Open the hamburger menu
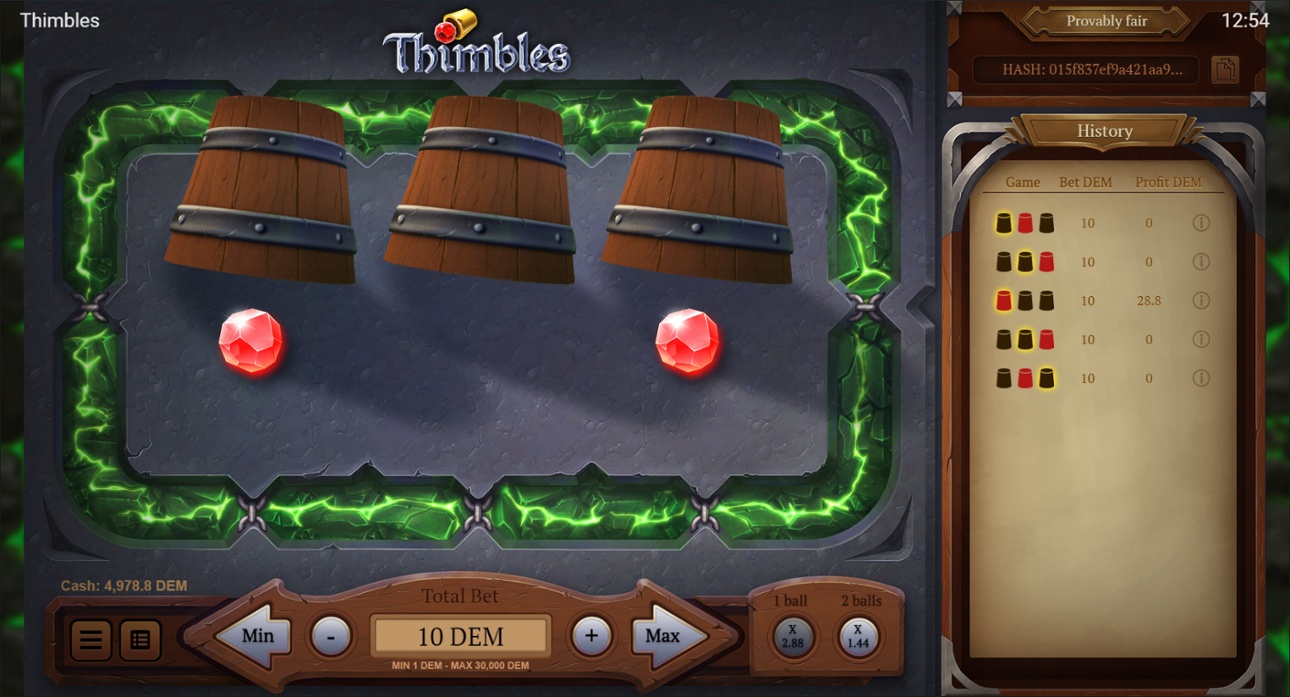This screenshot has height=697, width=1290. pyautogui.click(x=90, y=640)
